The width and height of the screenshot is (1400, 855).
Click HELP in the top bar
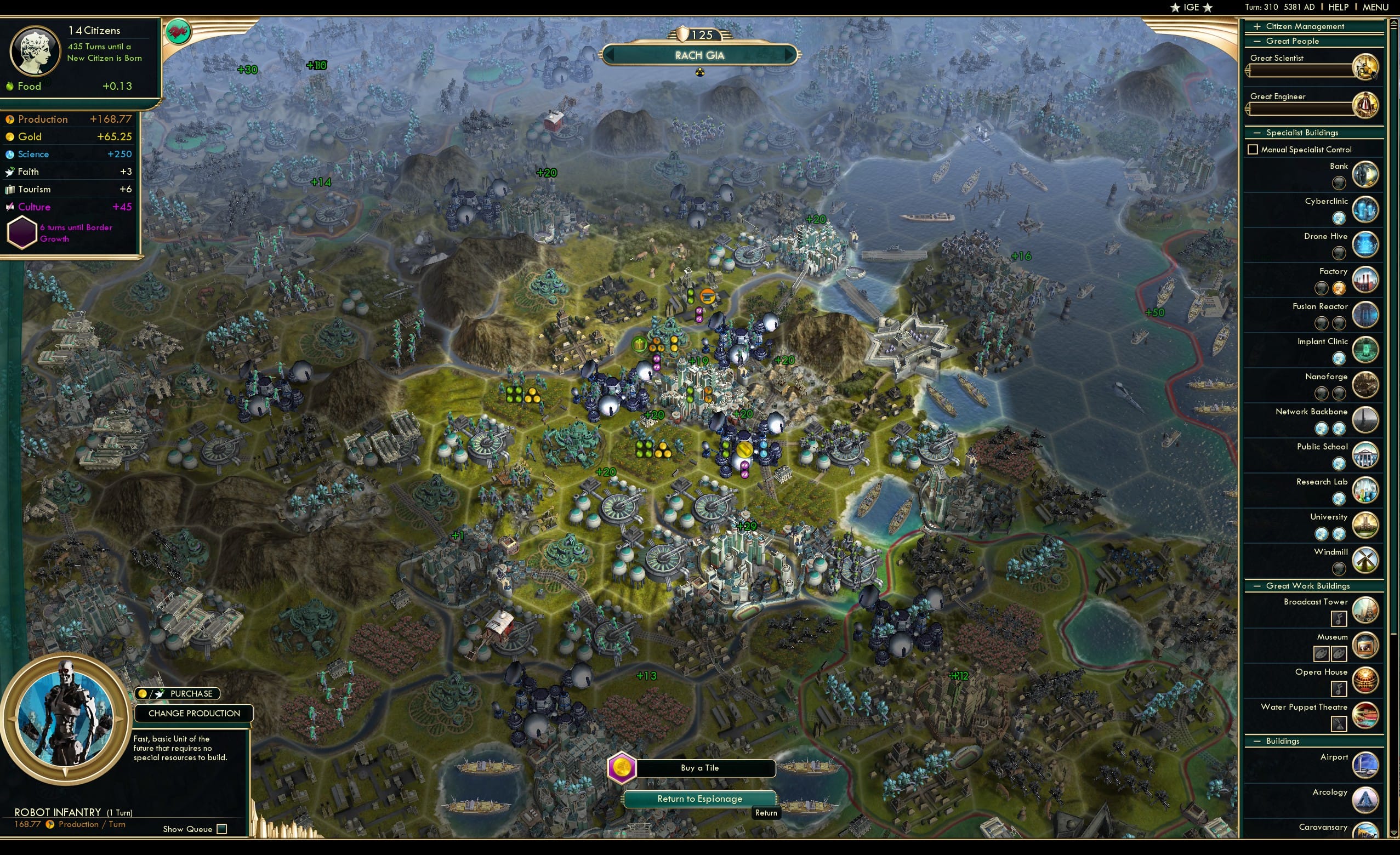pyautogui.click(x=1339, y=7)
